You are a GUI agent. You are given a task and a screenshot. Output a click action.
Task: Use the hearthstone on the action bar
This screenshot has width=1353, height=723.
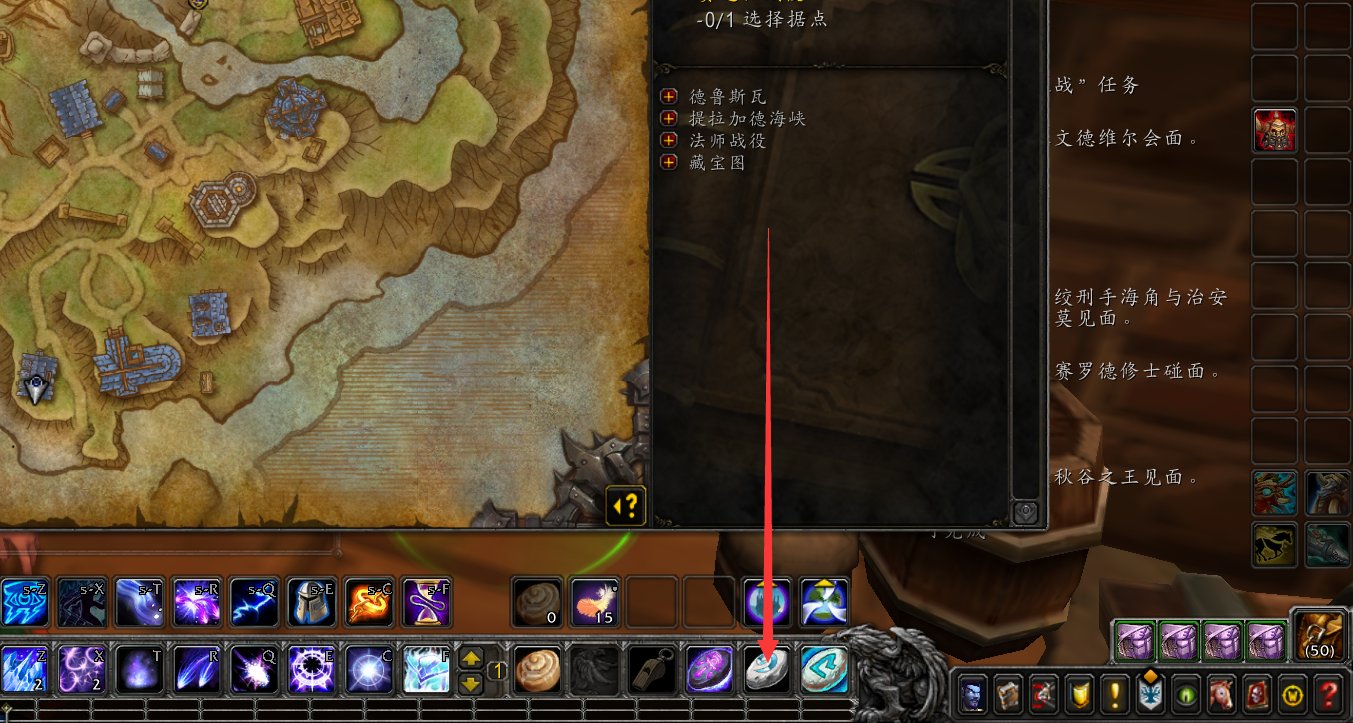[767, 669]
